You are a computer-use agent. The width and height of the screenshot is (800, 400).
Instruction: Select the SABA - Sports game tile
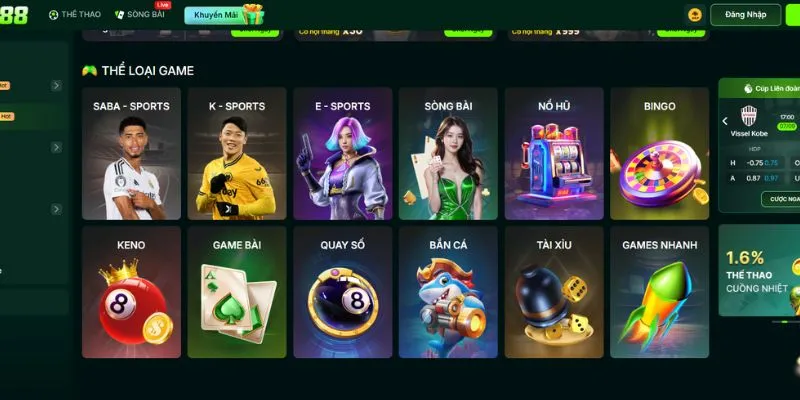coord(131,153)
